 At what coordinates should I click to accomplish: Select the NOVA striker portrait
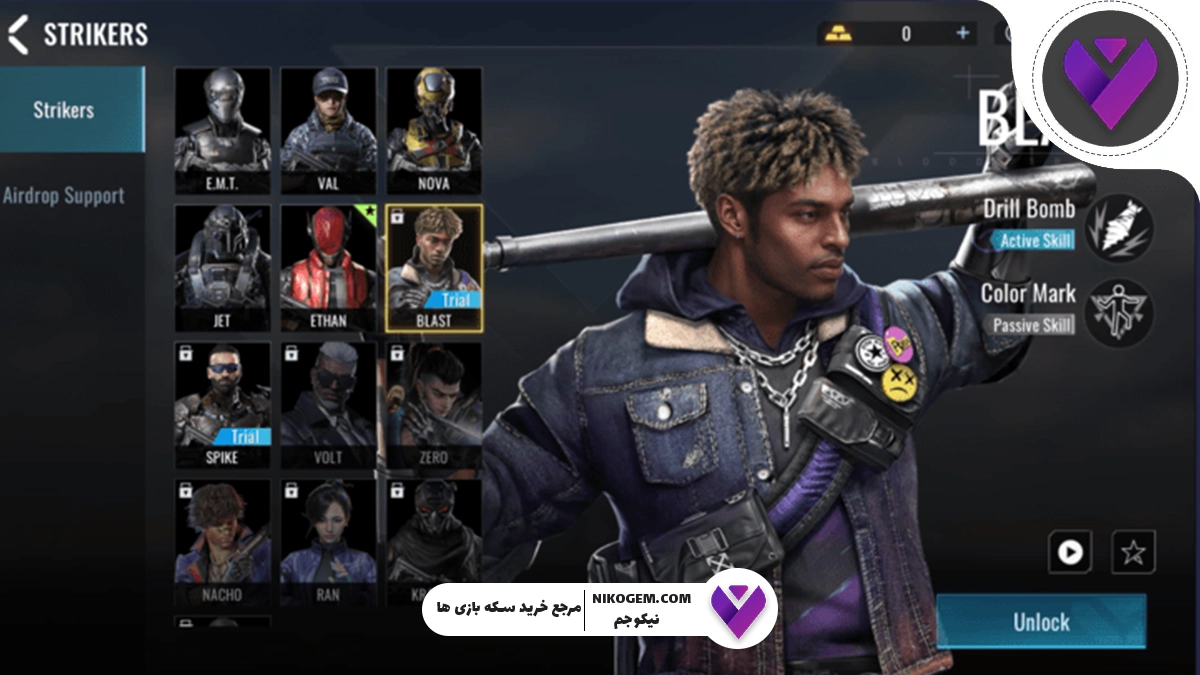point(434,130)
